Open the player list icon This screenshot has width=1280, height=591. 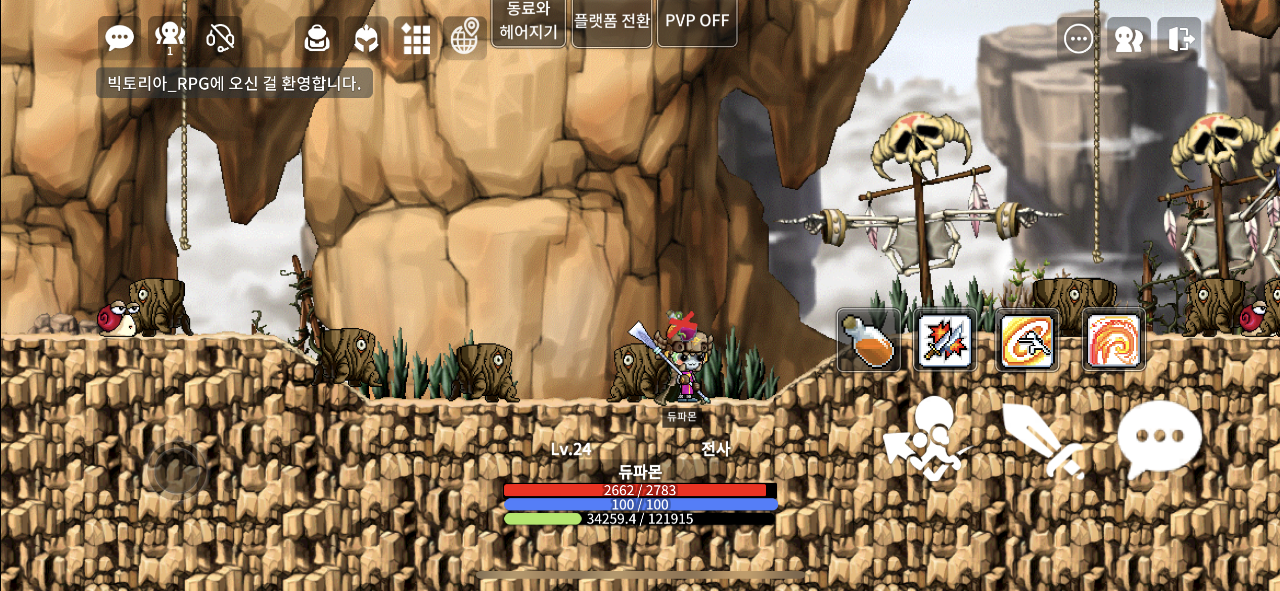(170, 38)
